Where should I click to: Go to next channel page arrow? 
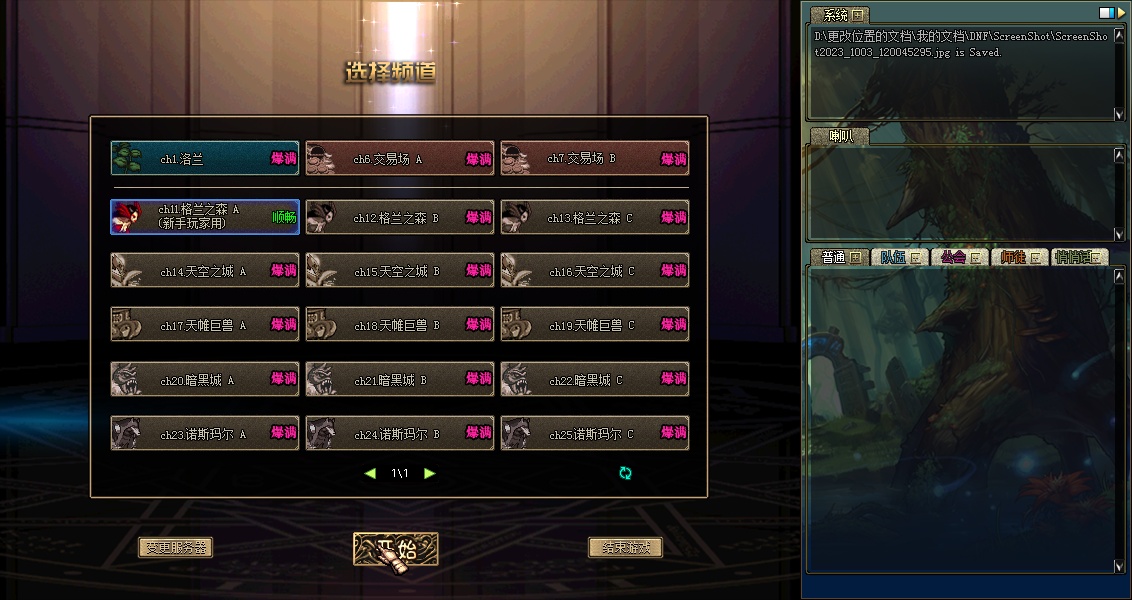click(x=430, y=473)
